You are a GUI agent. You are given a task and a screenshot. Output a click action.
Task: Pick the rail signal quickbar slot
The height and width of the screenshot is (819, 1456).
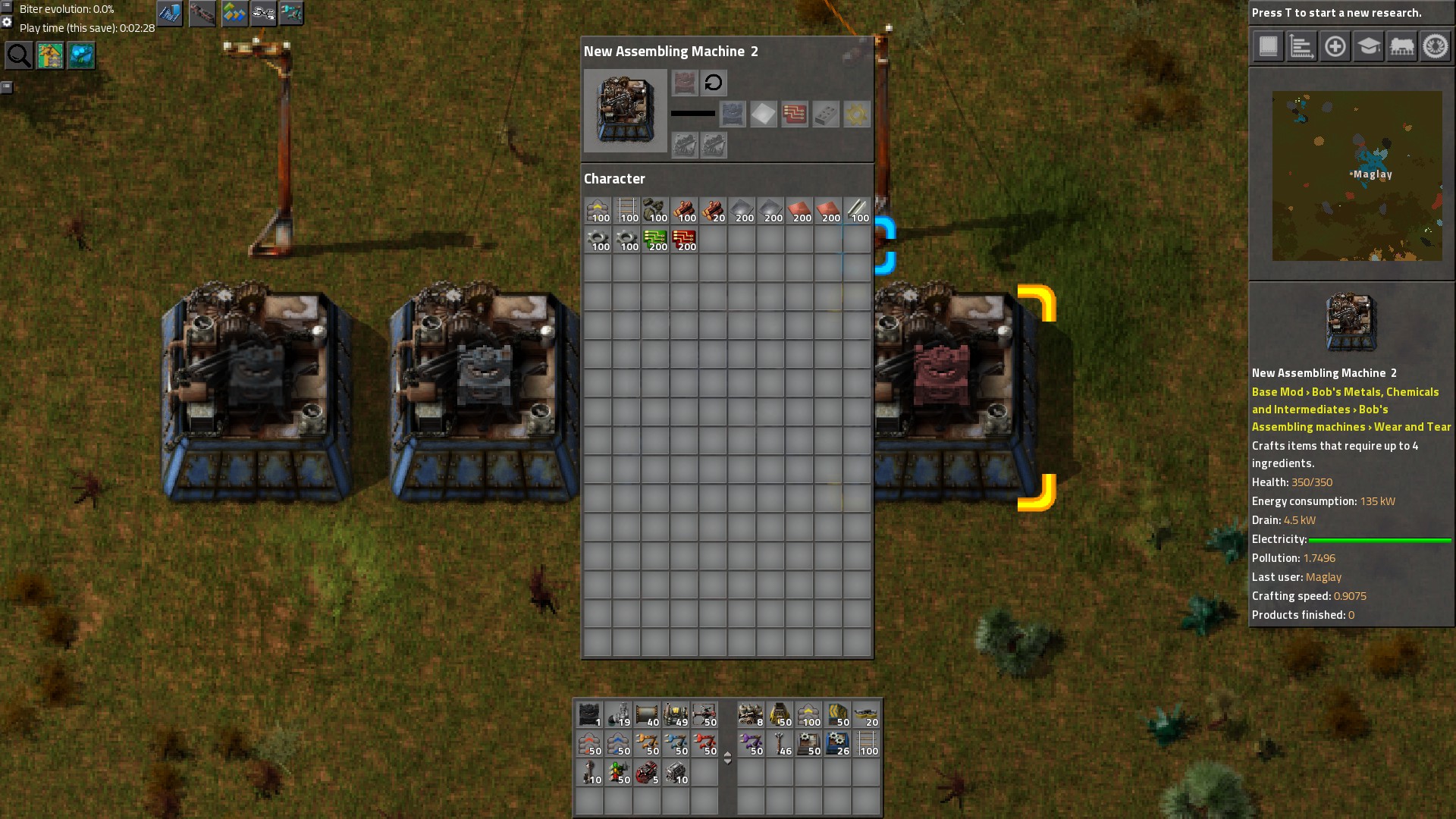[x=618, y=773]
